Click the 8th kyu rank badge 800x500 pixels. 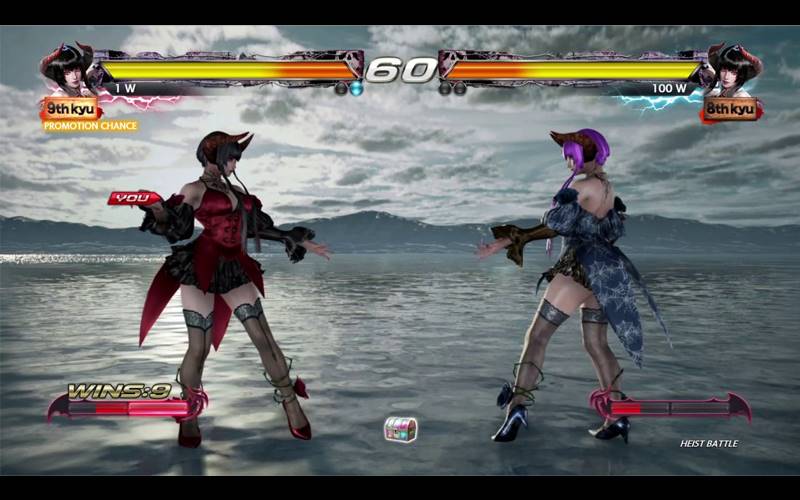coord(729,108)
